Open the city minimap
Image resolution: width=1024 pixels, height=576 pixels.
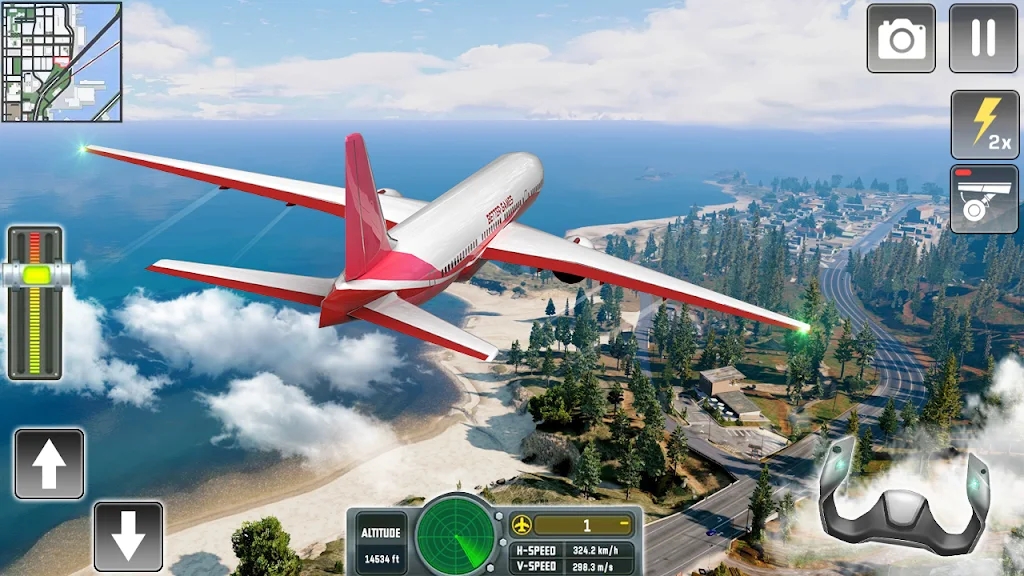62,62
